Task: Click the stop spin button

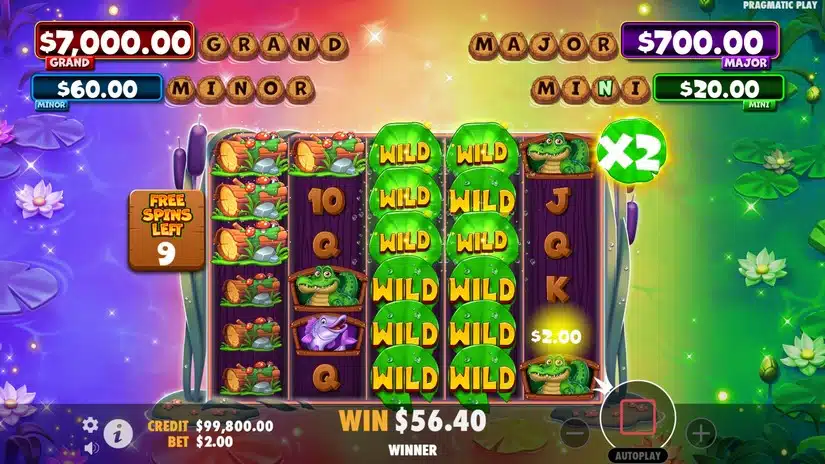Action: 637,416
